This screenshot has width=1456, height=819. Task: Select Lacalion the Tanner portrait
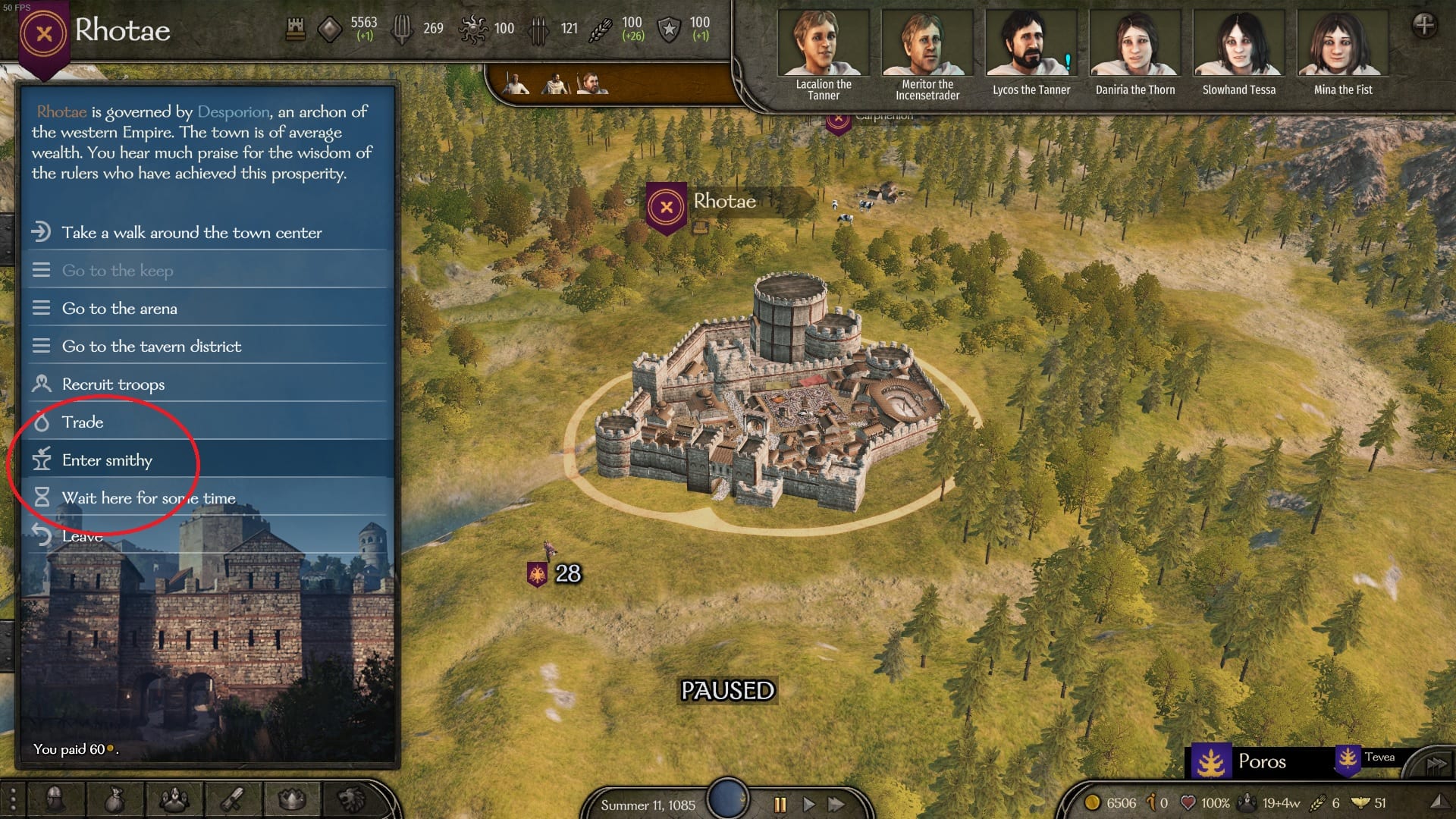click(x=824, y=44)
